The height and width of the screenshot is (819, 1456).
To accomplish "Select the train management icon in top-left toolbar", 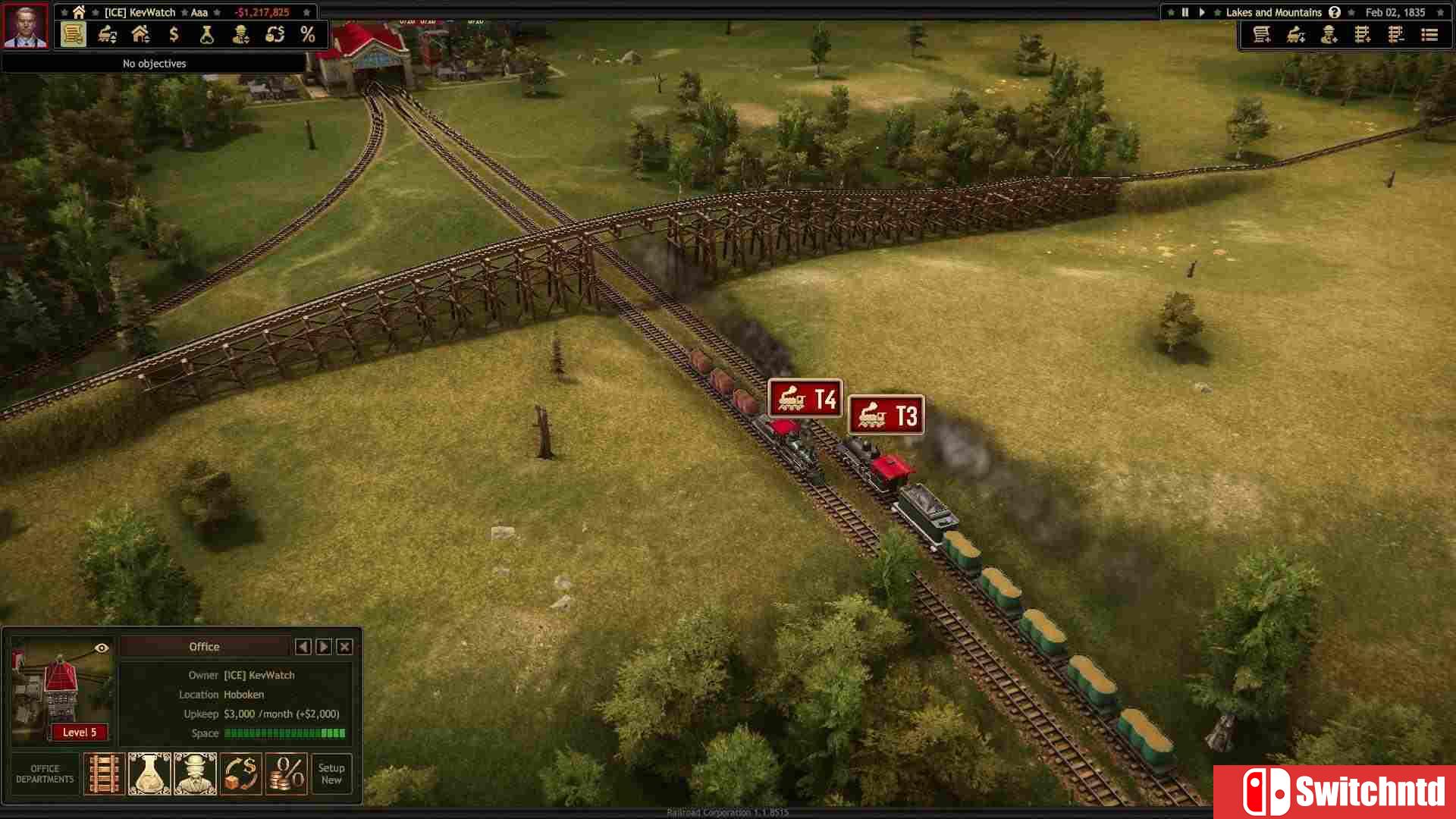I will (106, 33).
